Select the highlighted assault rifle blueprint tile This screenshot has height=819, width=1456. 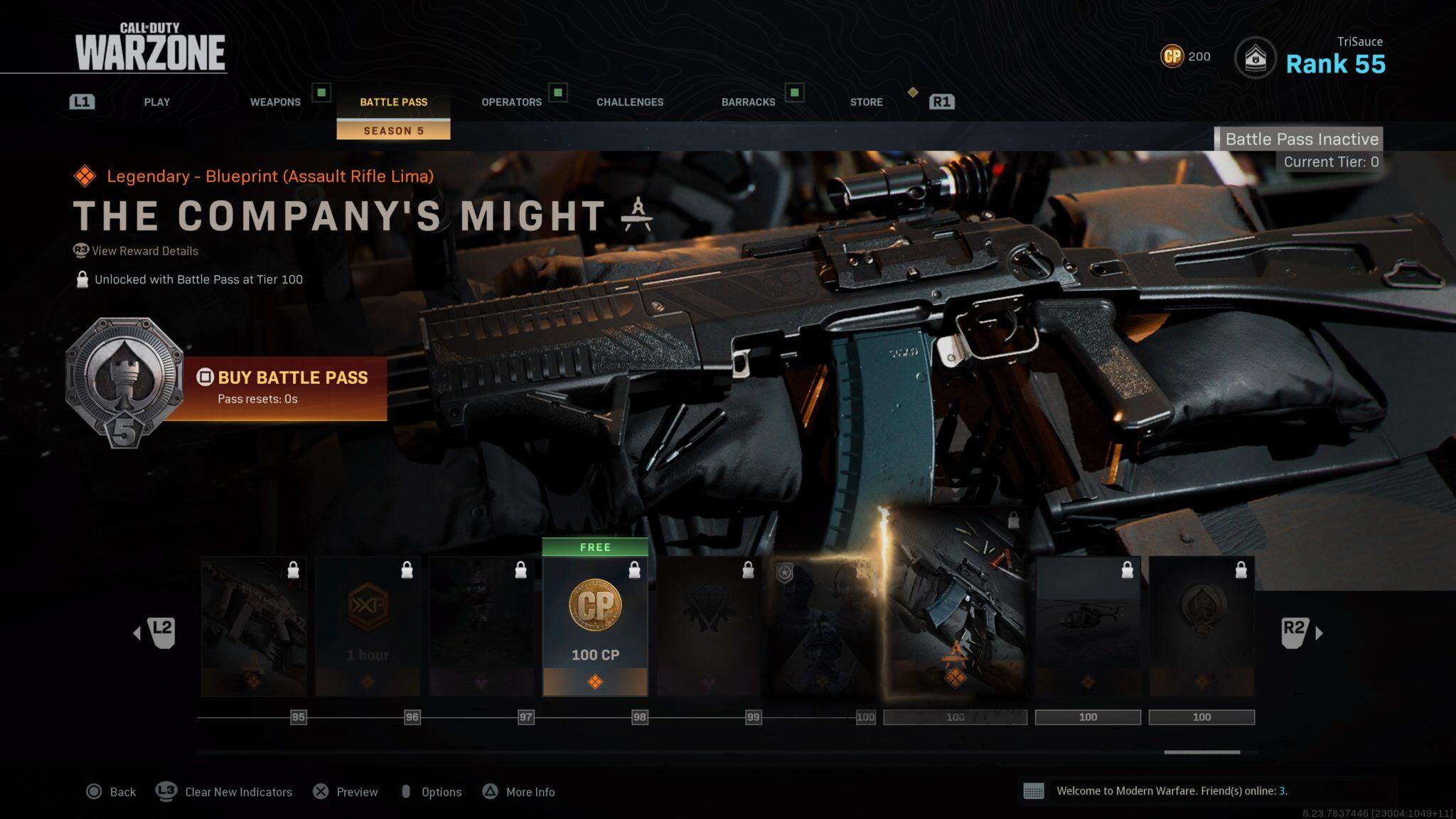pos(955,611)
